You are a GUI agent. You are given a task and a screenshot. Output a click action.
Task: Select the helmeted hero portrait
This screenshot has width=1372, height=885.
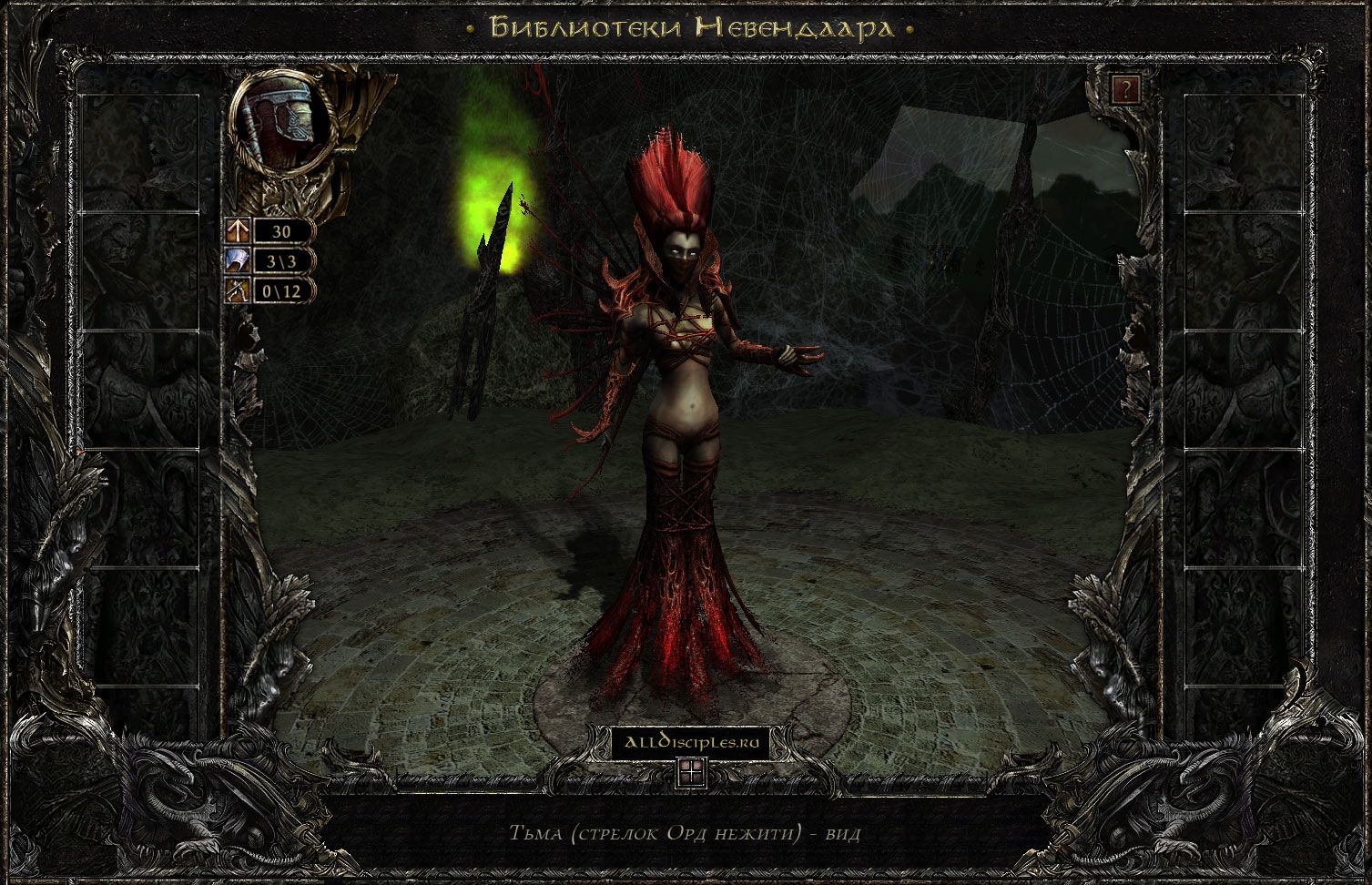(x=282, y=120)
